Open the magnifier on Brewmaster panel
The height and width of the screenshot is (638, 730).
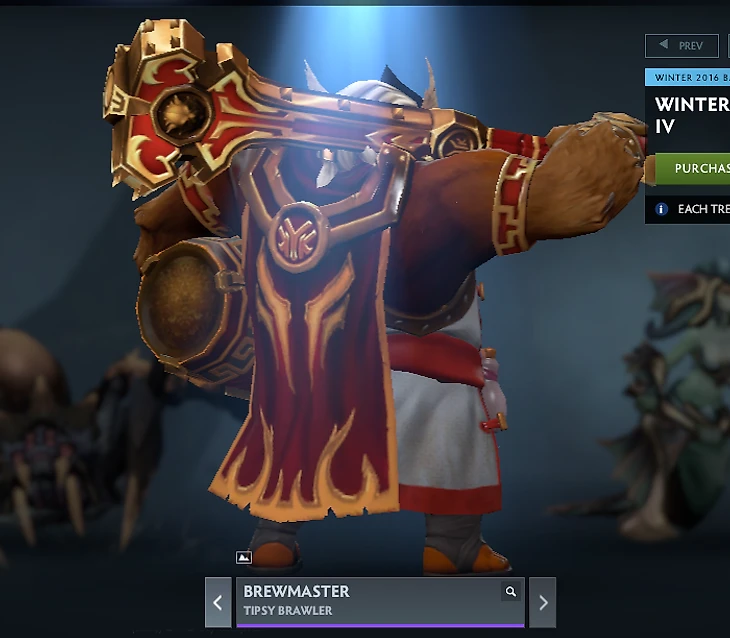511,592
